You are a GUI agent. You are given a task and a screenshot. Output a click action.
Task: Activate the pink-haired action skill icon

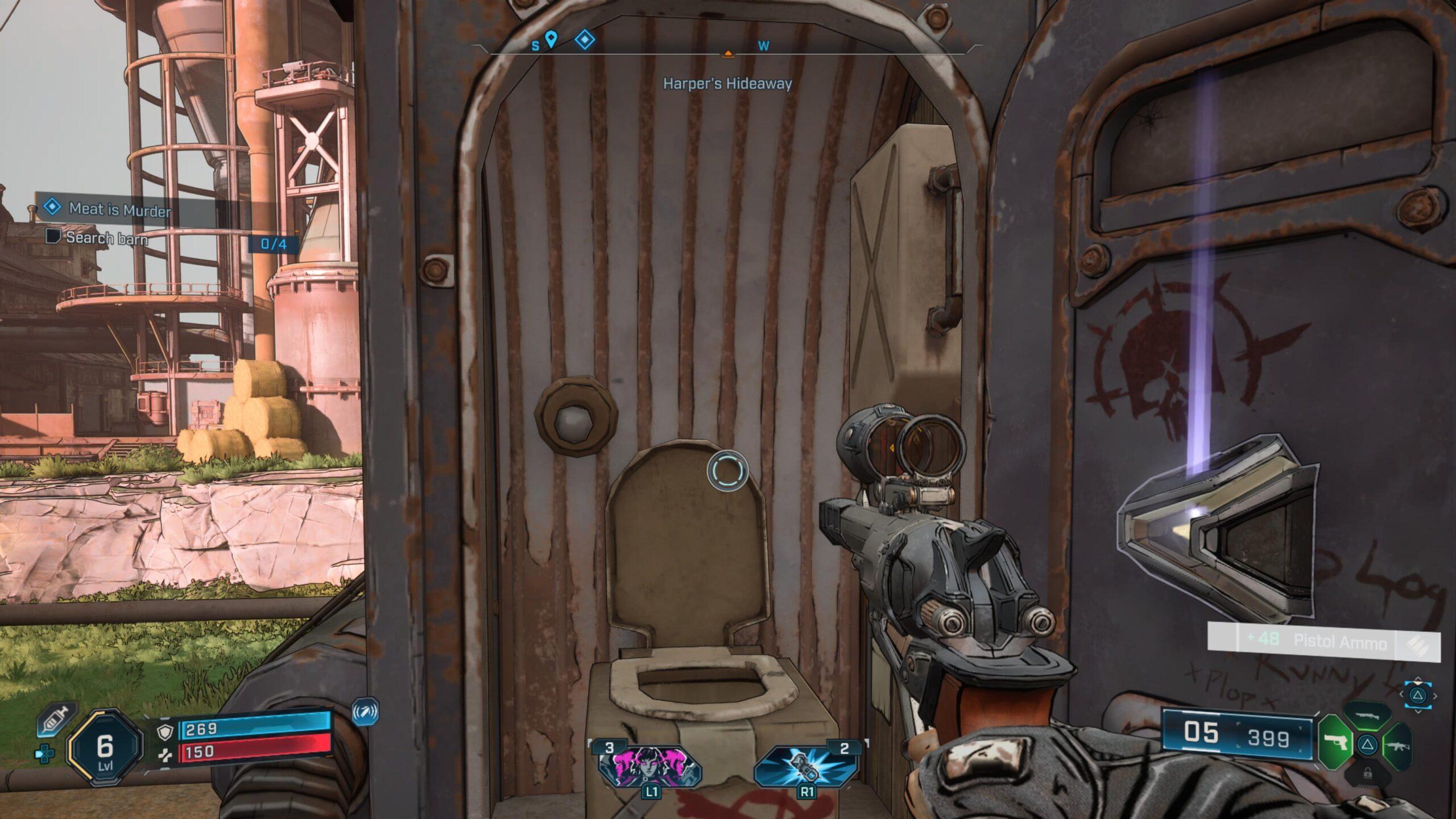click(x=650, y=765)
